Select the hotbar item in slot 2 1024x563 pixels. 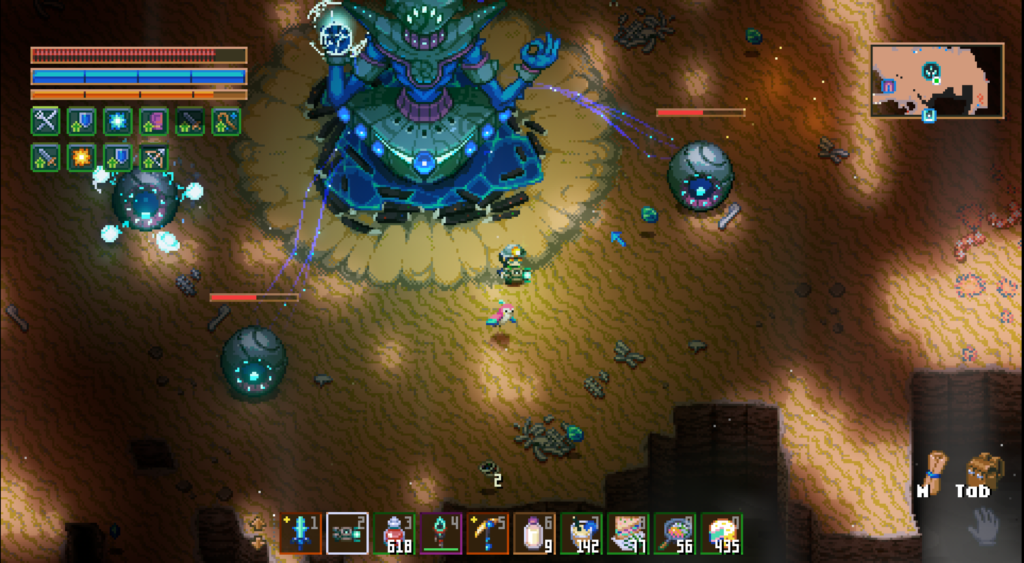pyautogui.click(x=348, y=534)
